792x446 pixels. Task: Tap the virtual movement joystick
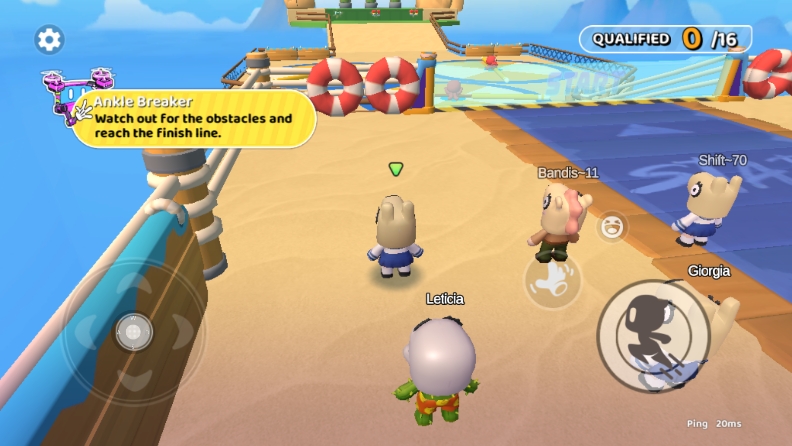133,331
